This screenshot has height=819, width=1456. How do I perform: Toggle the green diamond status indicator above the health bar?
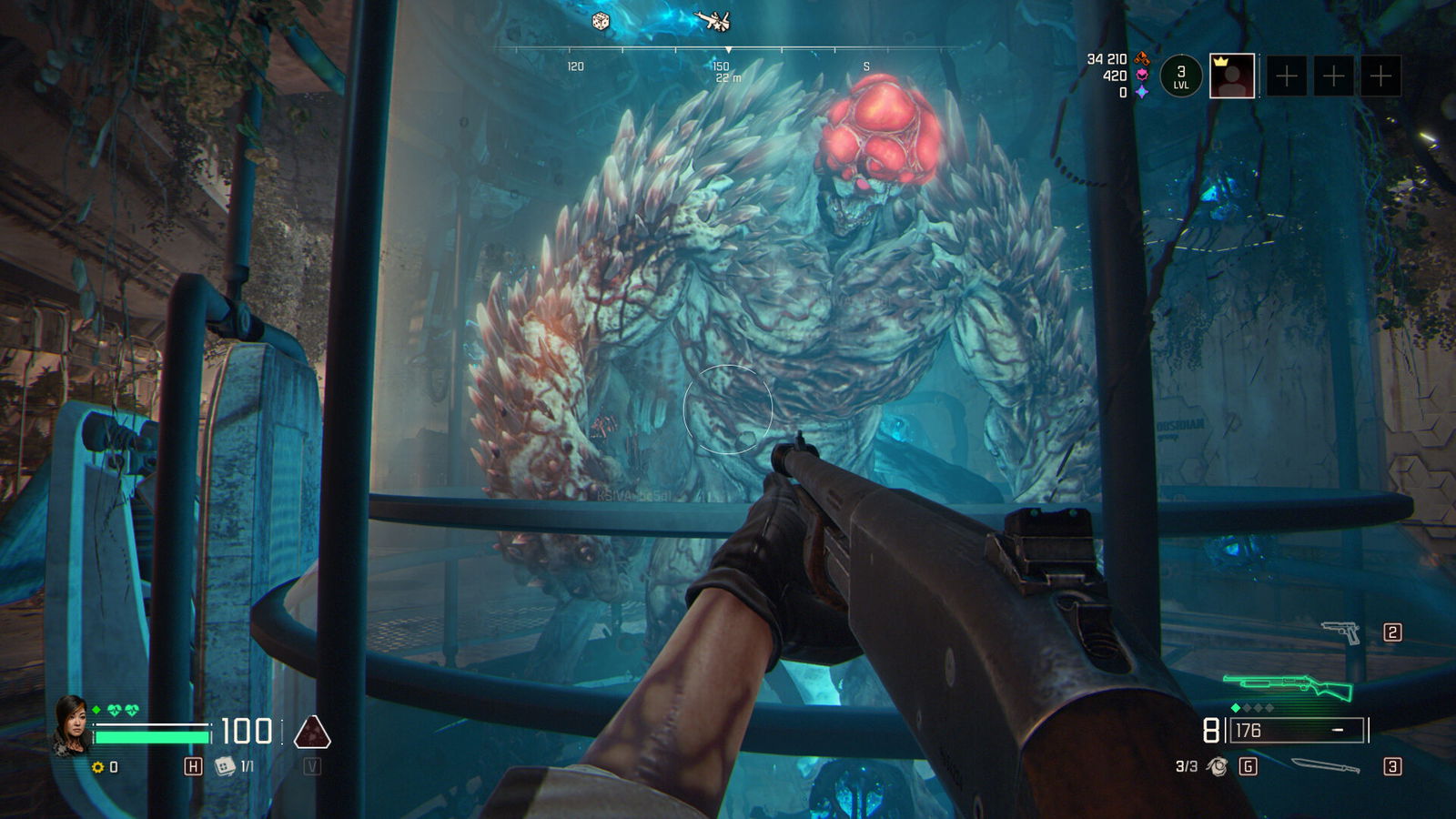(x=96, y=708)
